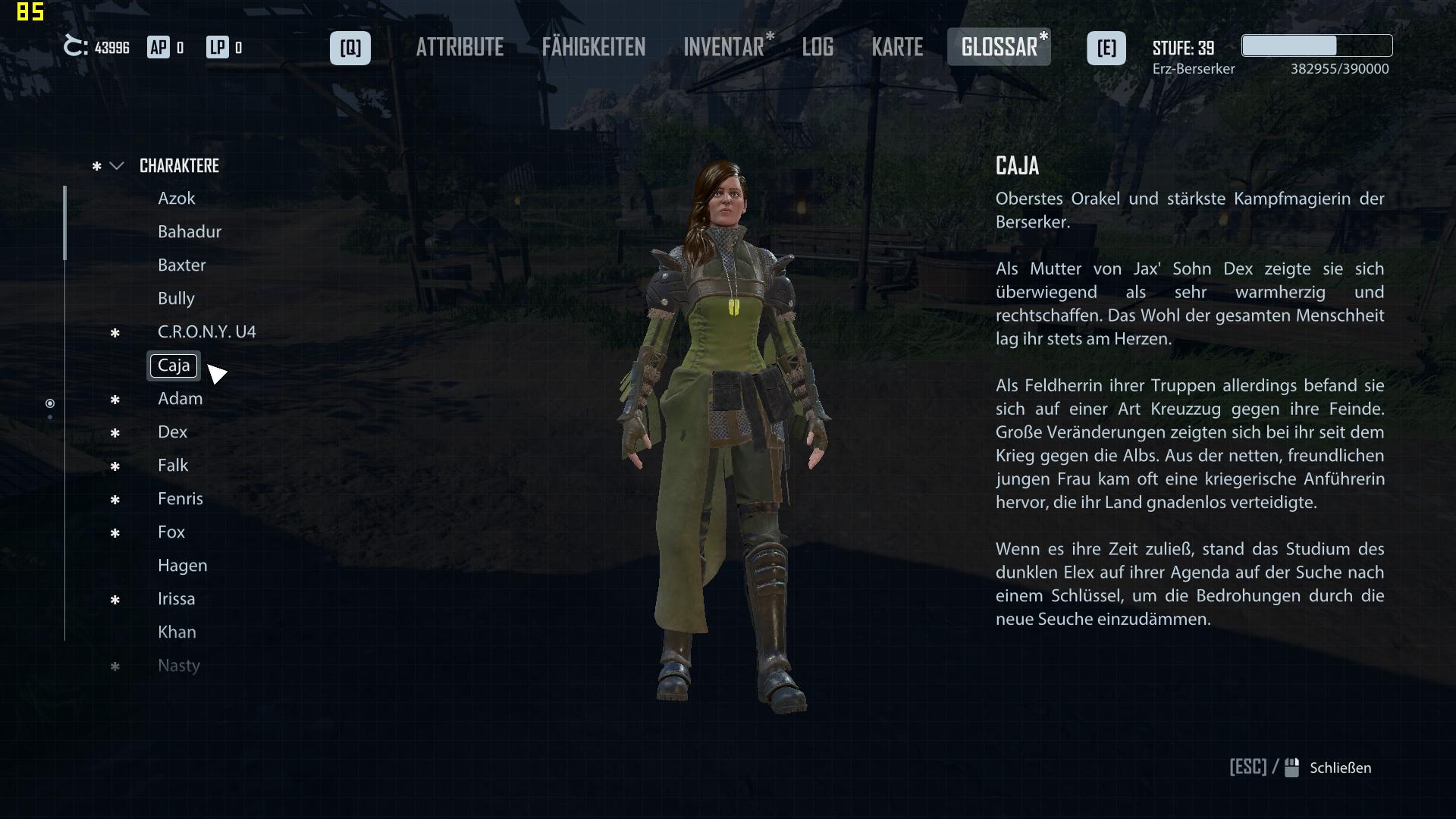Choose the Irissa entry

pyautogui.click(x=176, y=599)
